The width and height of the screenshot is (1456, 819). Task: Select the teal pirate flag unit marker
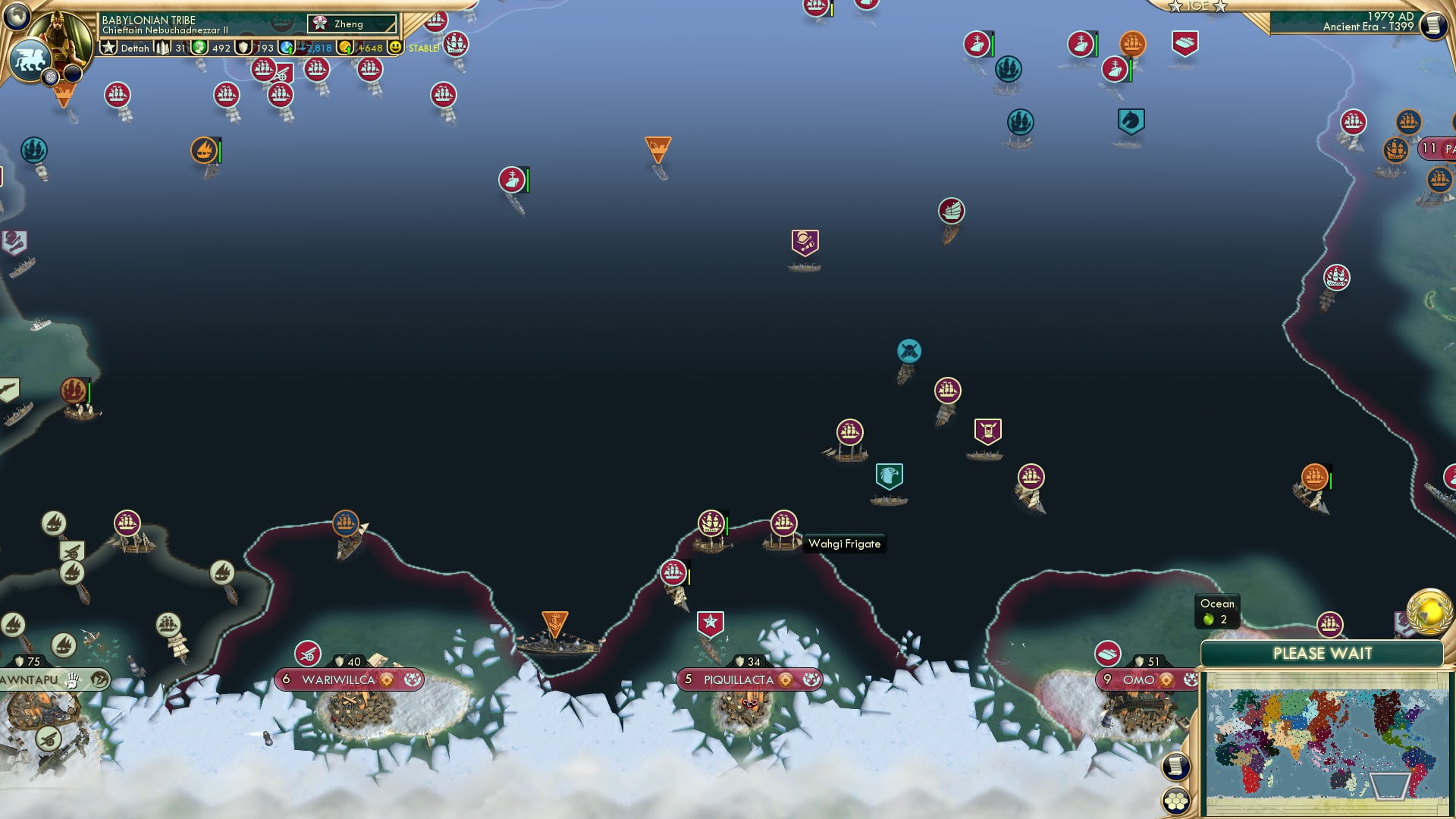point(908,350)
